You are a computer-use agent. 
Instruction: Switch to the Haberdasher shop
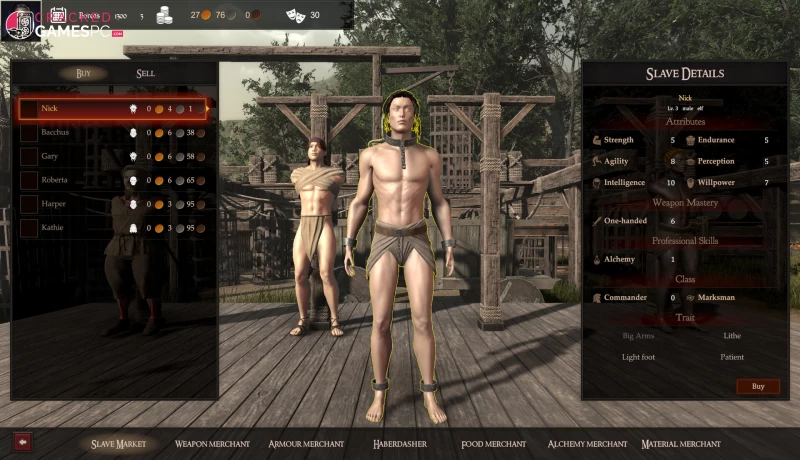(402, 443)
